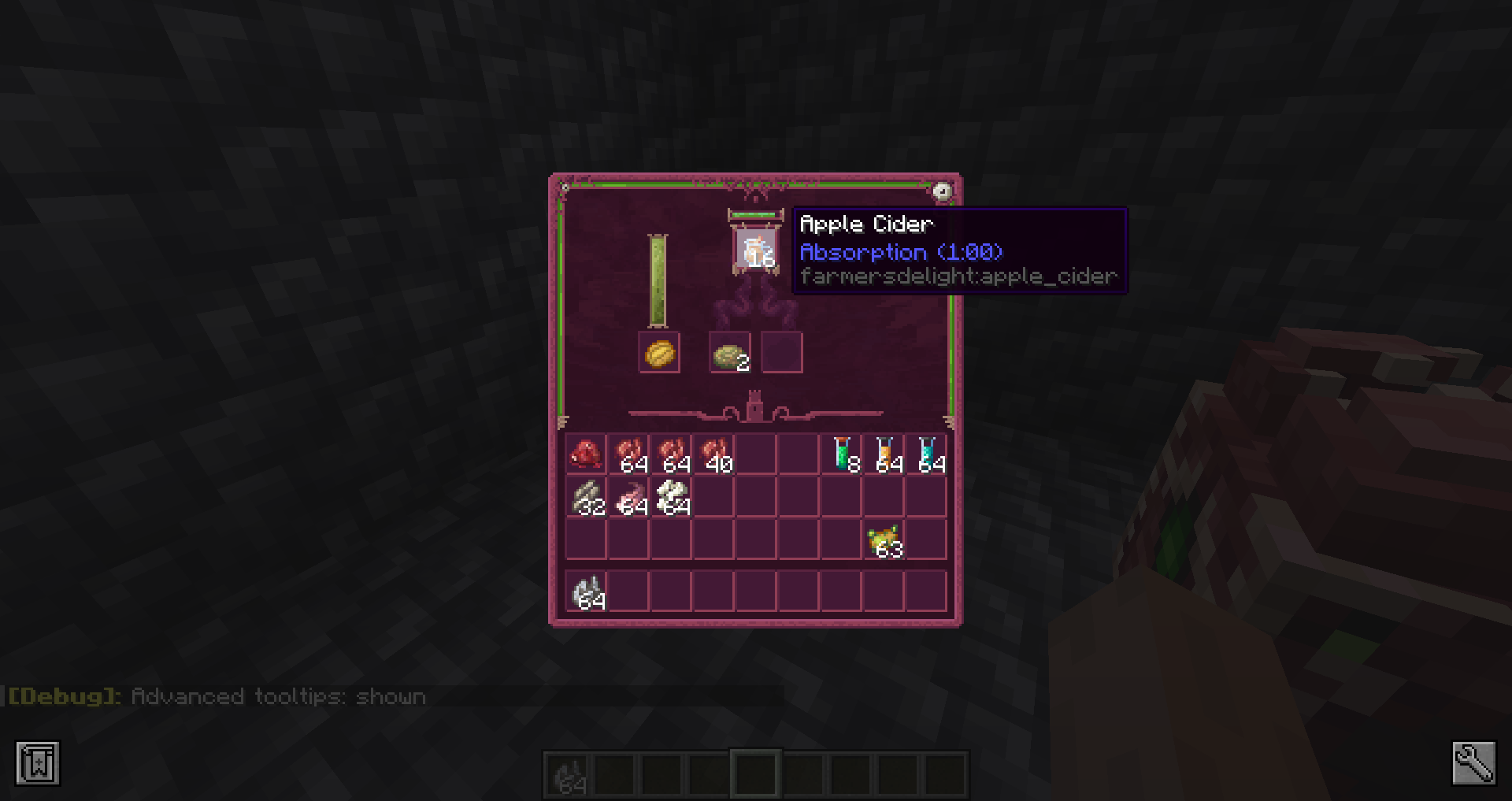
Task: Grab the white fluffy item stack
Action: tap(671, 498)
